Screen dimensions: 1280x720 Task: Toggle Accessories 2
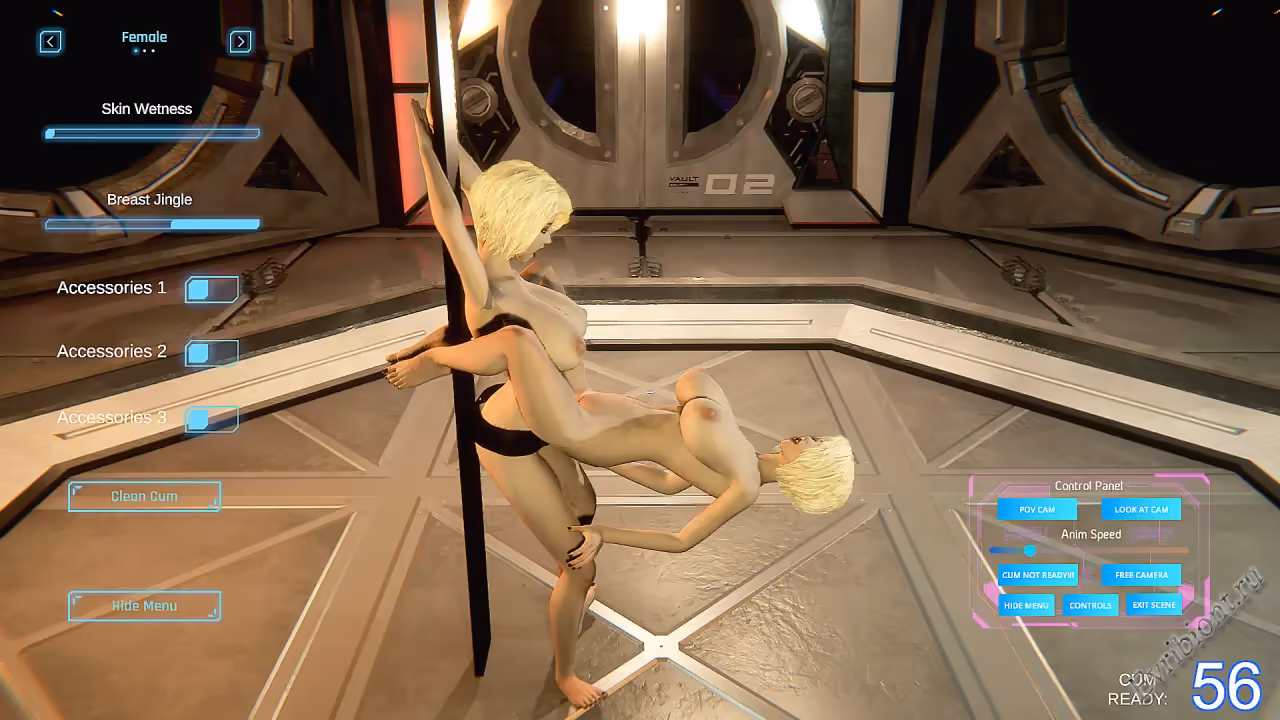pyautogui.click(x=212, y=353)
